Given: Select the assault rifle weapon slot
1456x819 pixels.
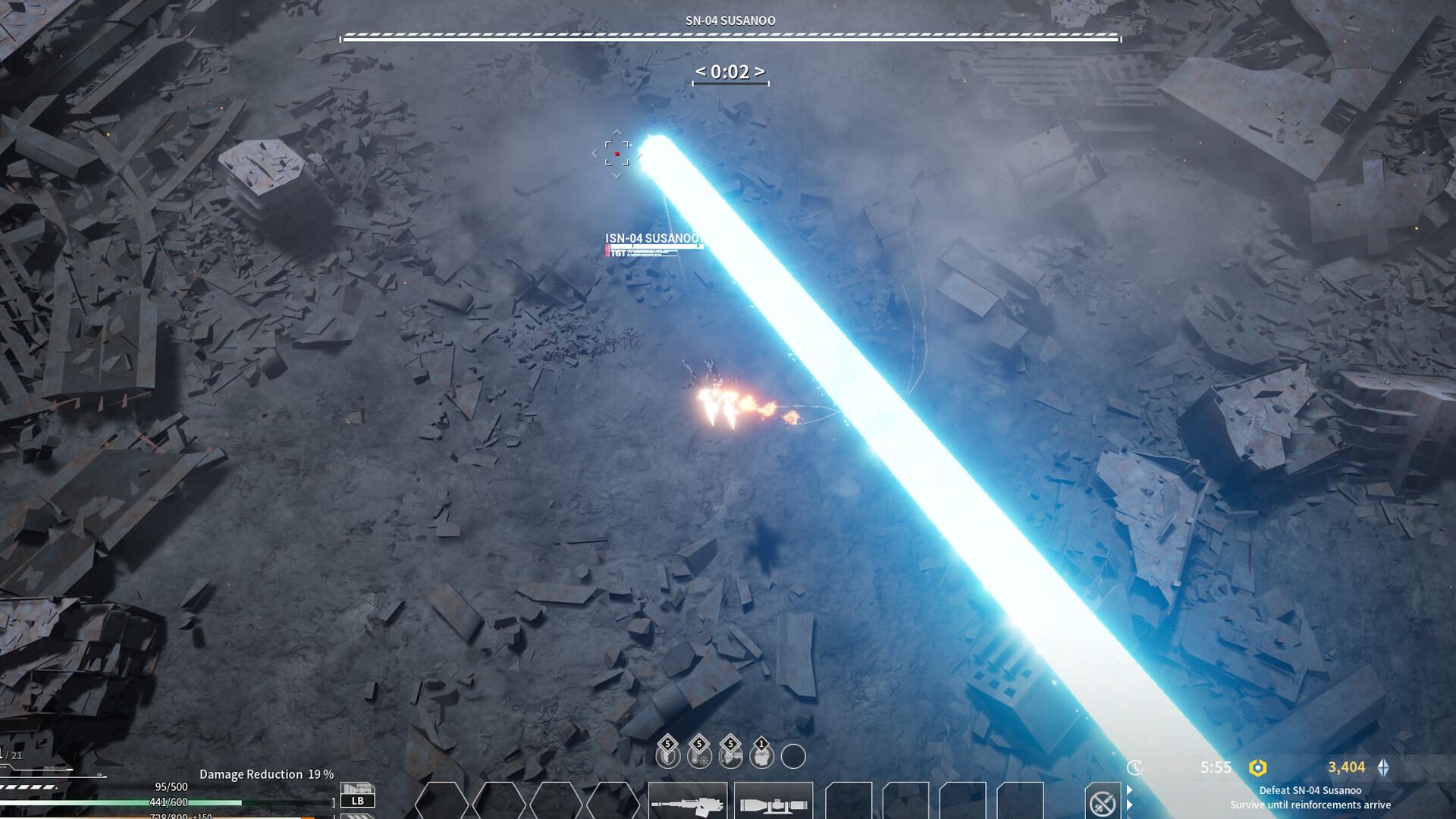Looking at the screenshot, I should [x=687, y=802].
